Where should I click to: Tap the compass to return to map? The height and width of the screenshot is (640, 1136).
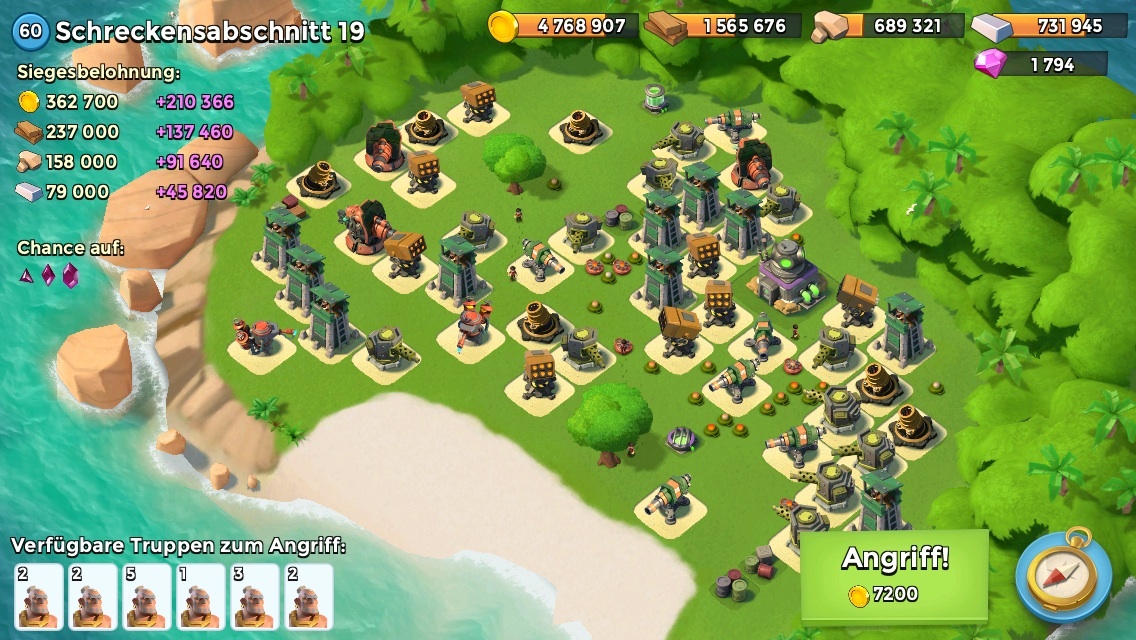(x=1063, y=576)
